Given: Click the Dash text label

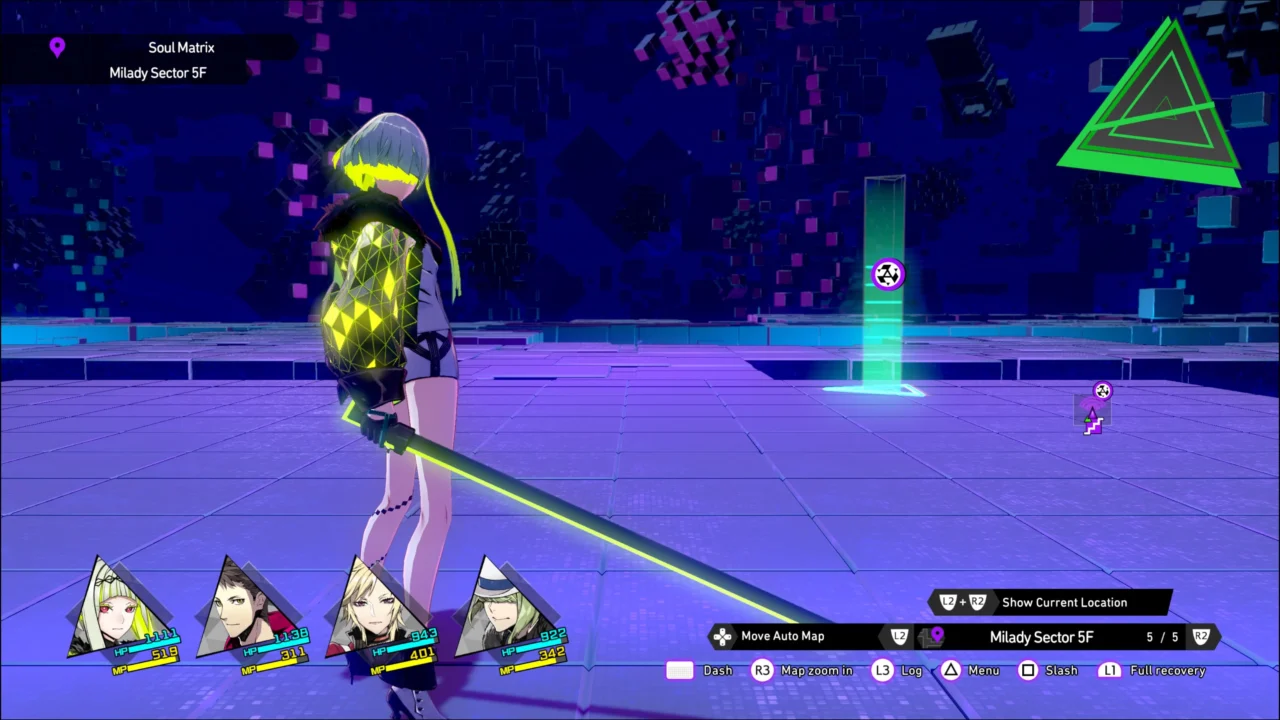Looking at the screenshot, I should coord(717,670).
